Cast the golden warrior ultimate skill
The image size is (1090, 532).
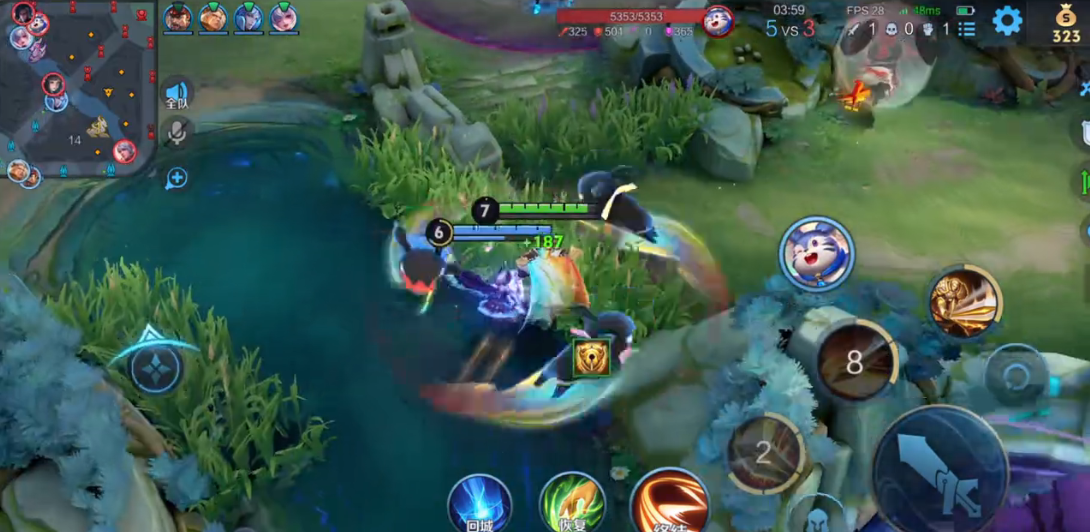tap(964, 303)
